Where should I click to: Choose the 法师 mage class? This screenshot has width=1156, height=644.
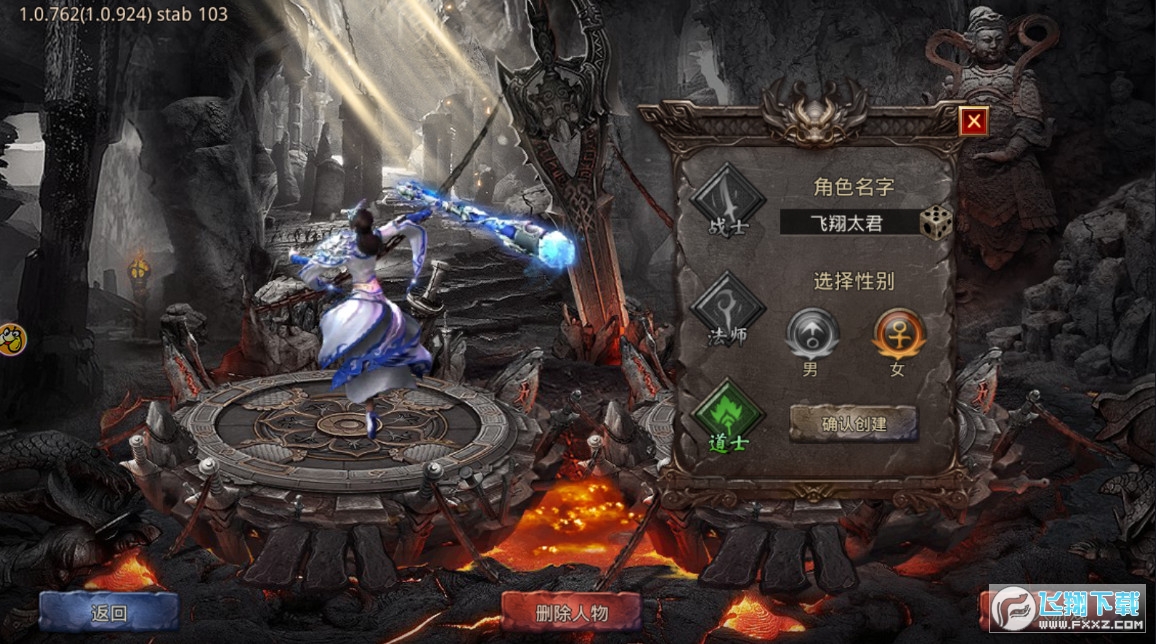pos(727,309)
